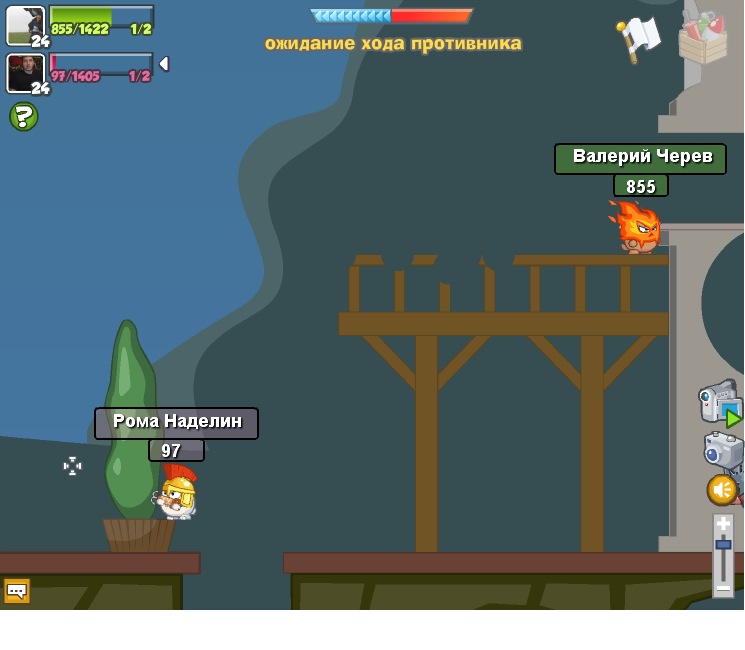745x650 pixels.
Task: Open the green question mark help button
Action: pyautogui.click(x=23, y=117)
